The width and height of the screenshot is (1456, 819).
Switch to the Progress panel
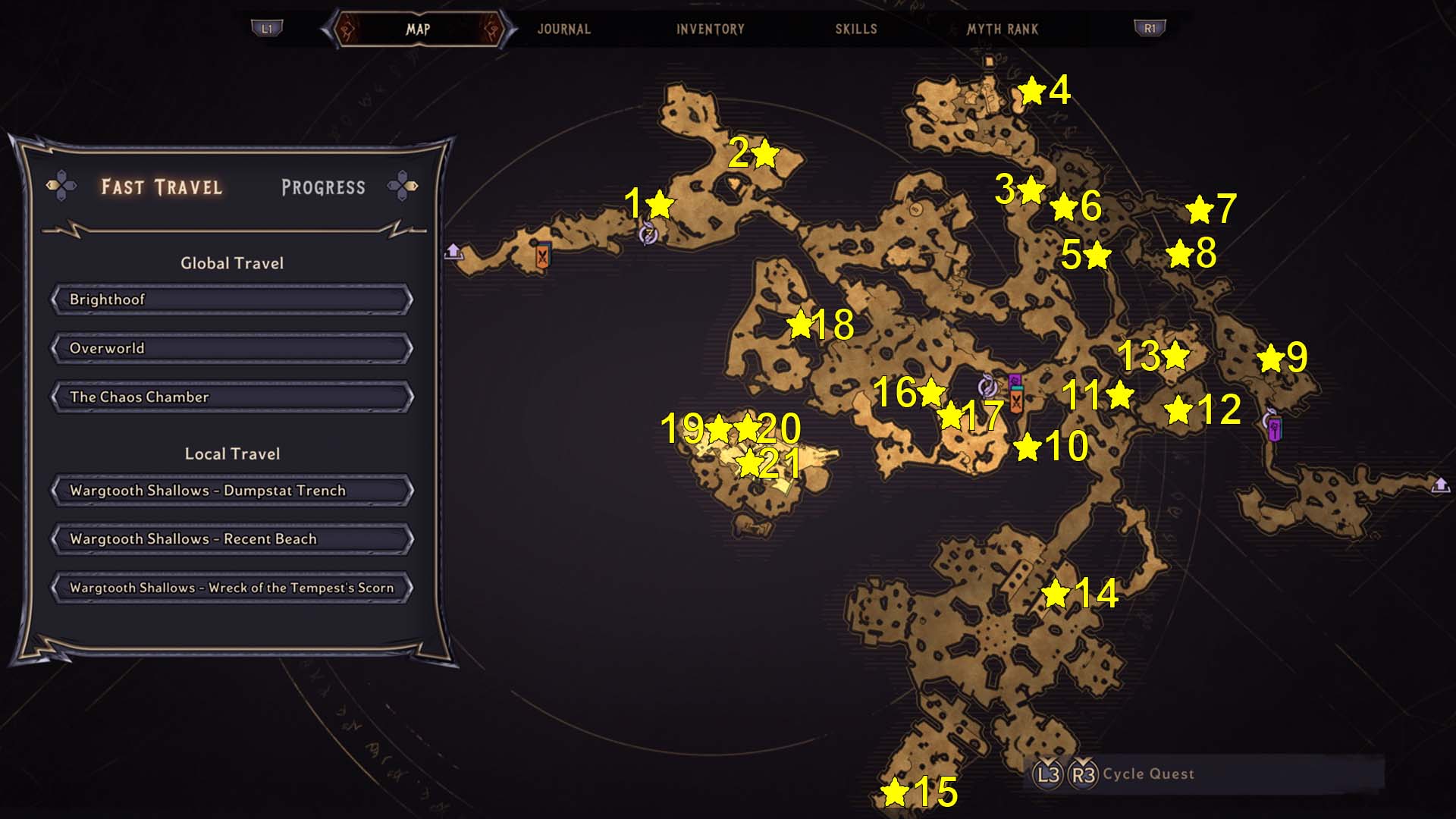point(322,187)
